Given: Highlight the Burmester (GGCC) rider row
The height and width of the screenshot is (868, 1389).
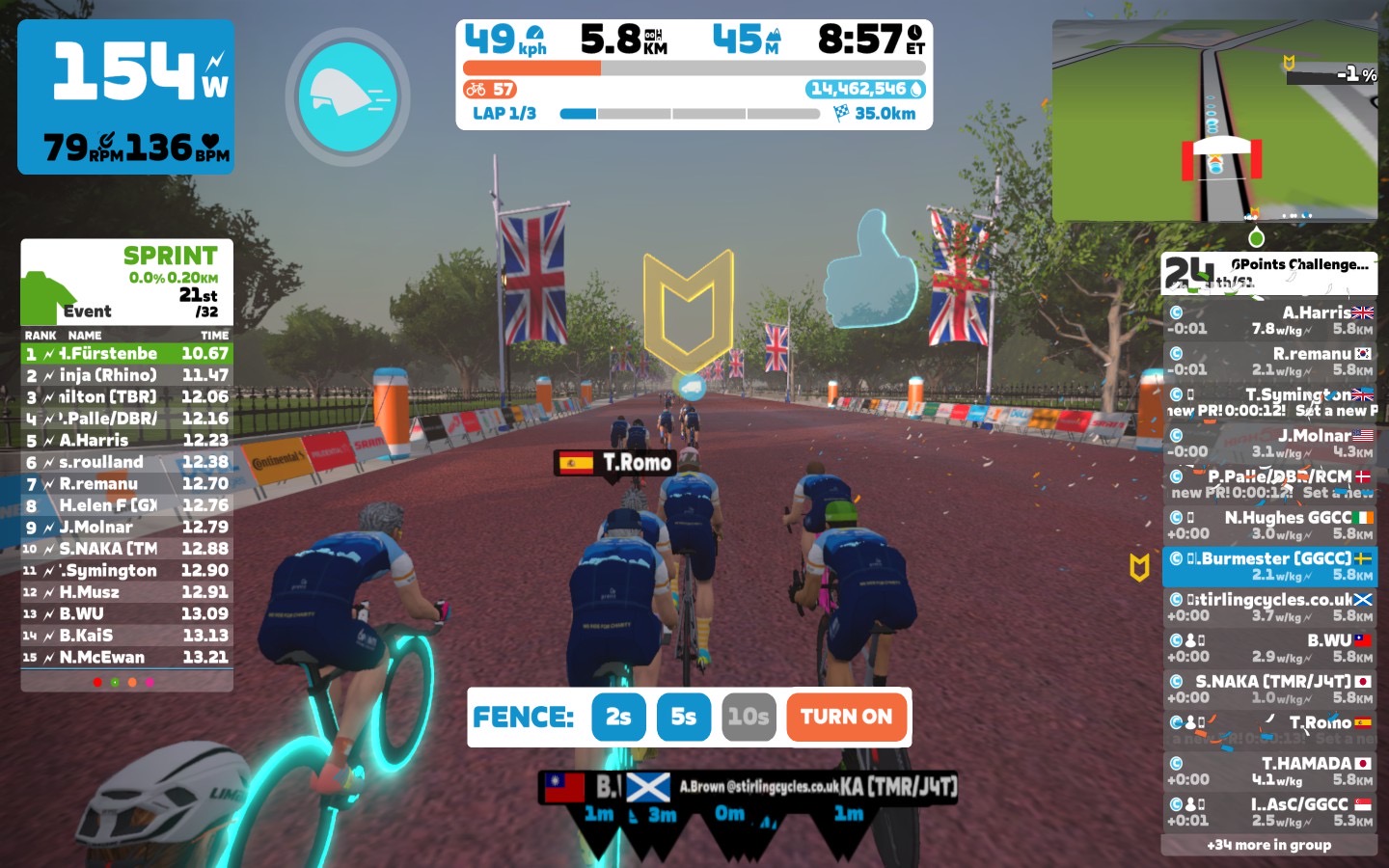Looking at the screenshot, I should coord(1268,566).
